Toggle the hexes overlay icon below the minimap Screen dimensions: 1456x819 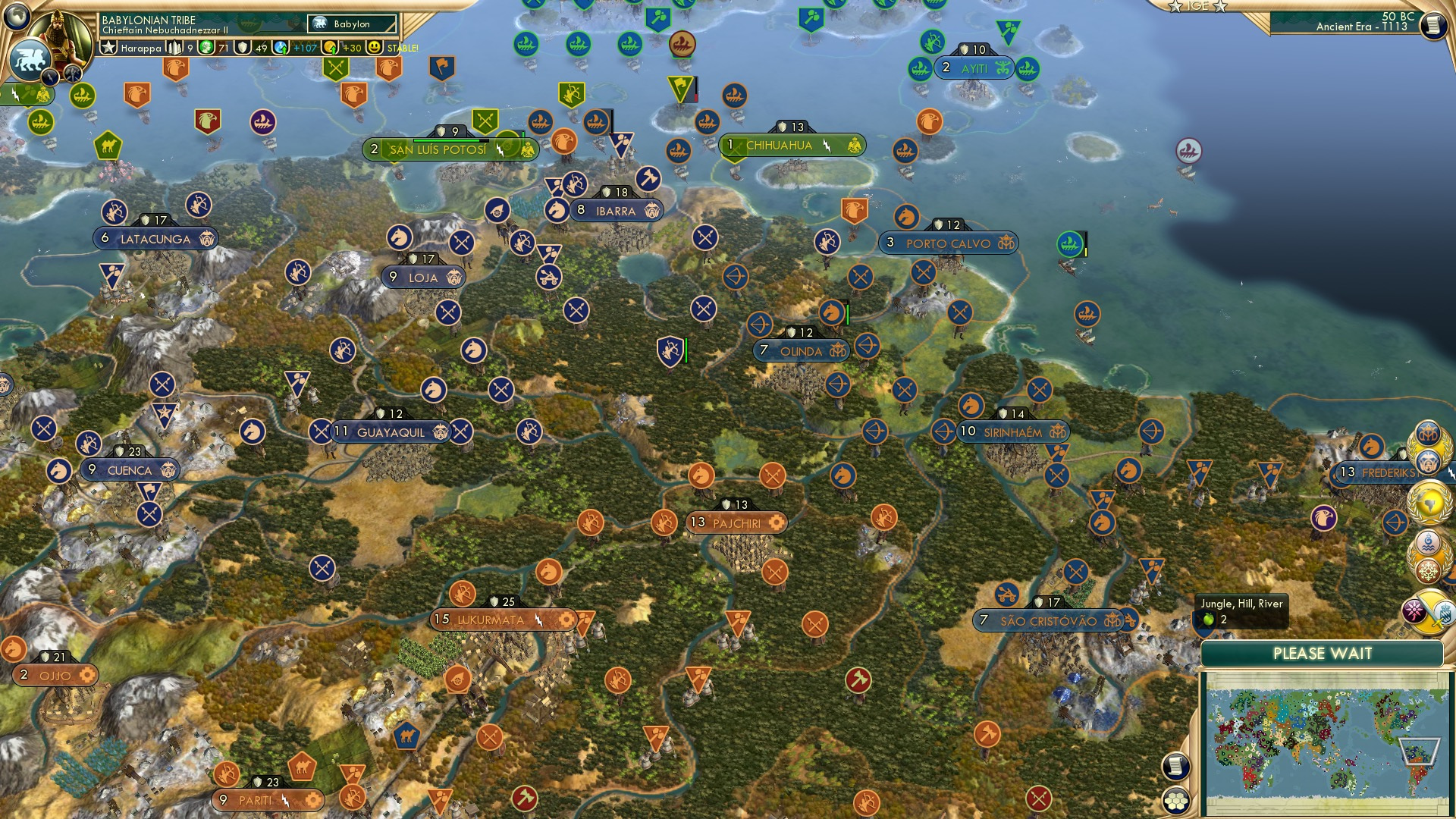click(x=1176, y=801)
